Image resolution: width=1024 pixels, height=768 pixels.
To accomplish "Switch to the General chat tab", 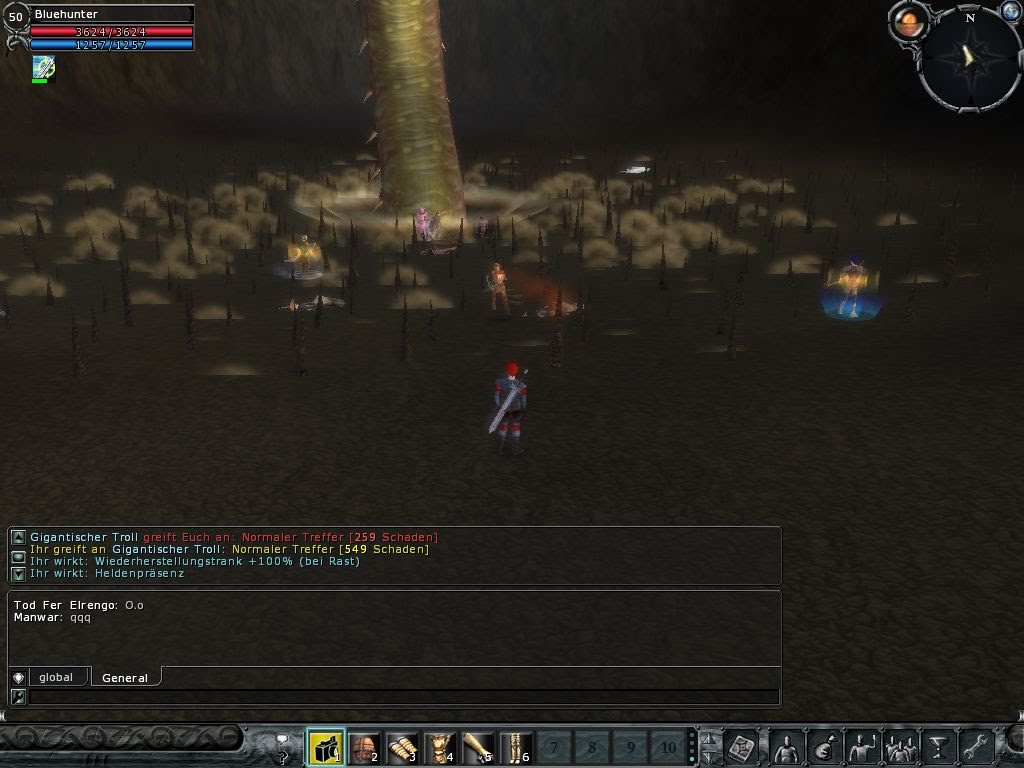I will point(125,678).
